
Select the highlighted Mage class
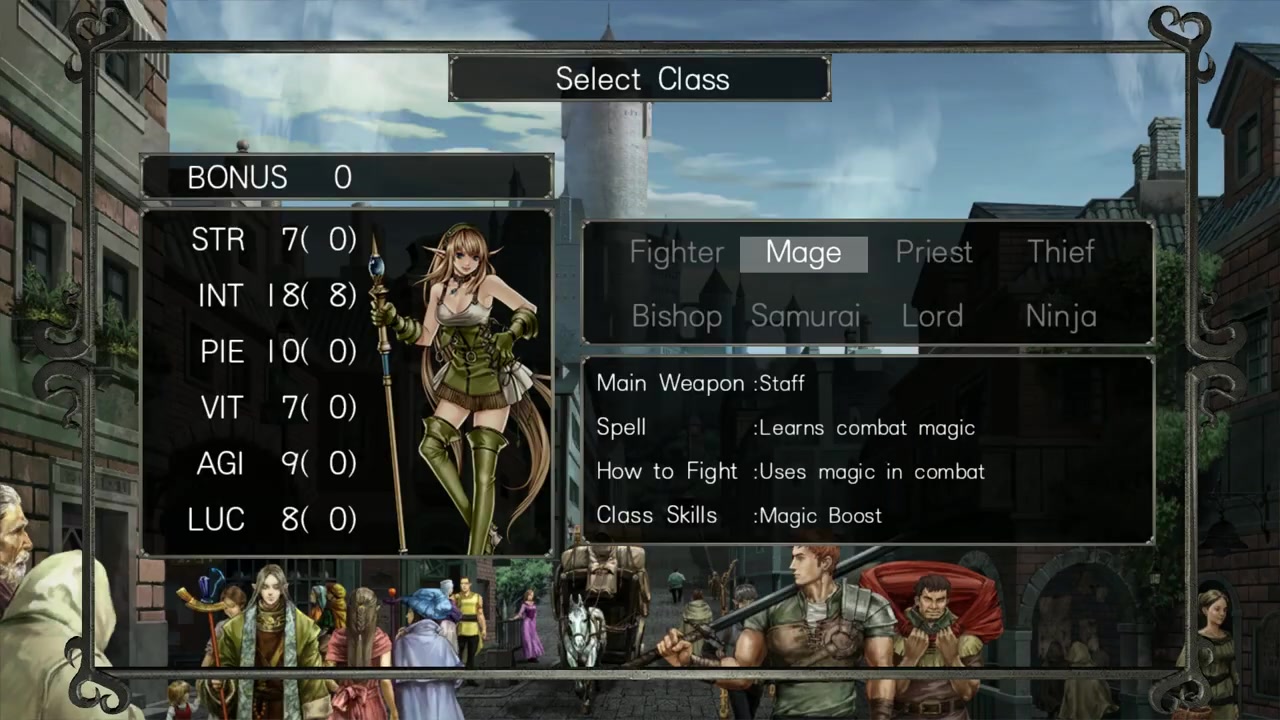click(803, 254)
